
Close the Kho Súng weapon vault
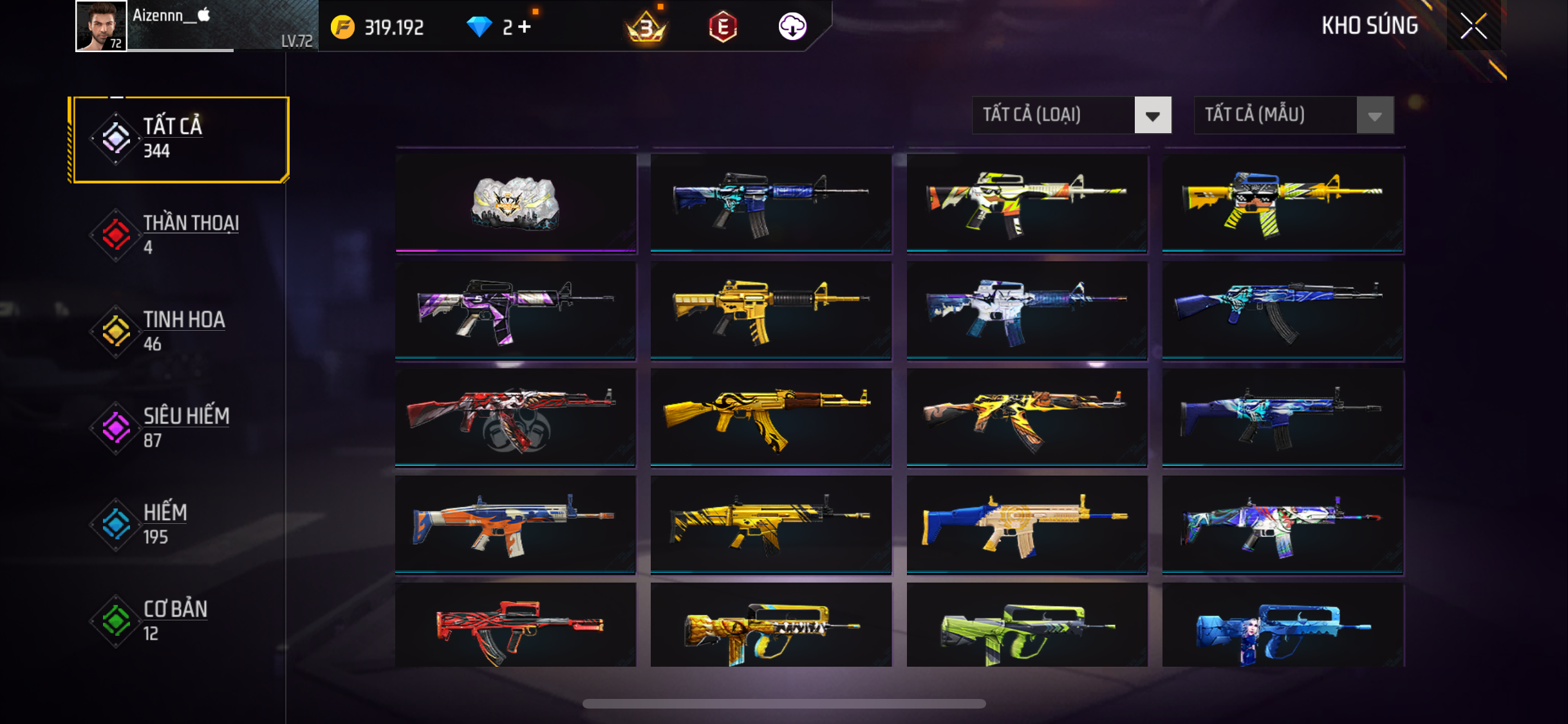pyautogui.click(x=1473, y=26)
